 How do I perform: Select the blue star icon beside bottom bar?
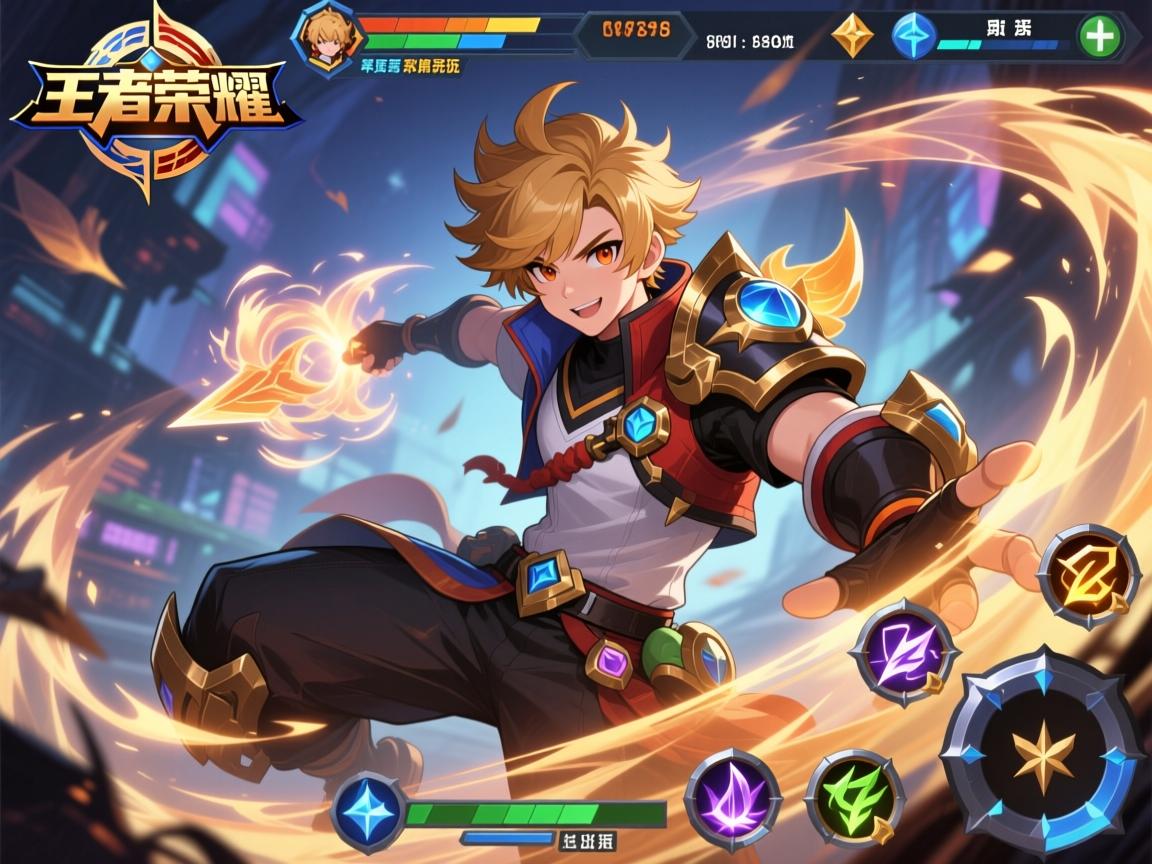point(368,809)
